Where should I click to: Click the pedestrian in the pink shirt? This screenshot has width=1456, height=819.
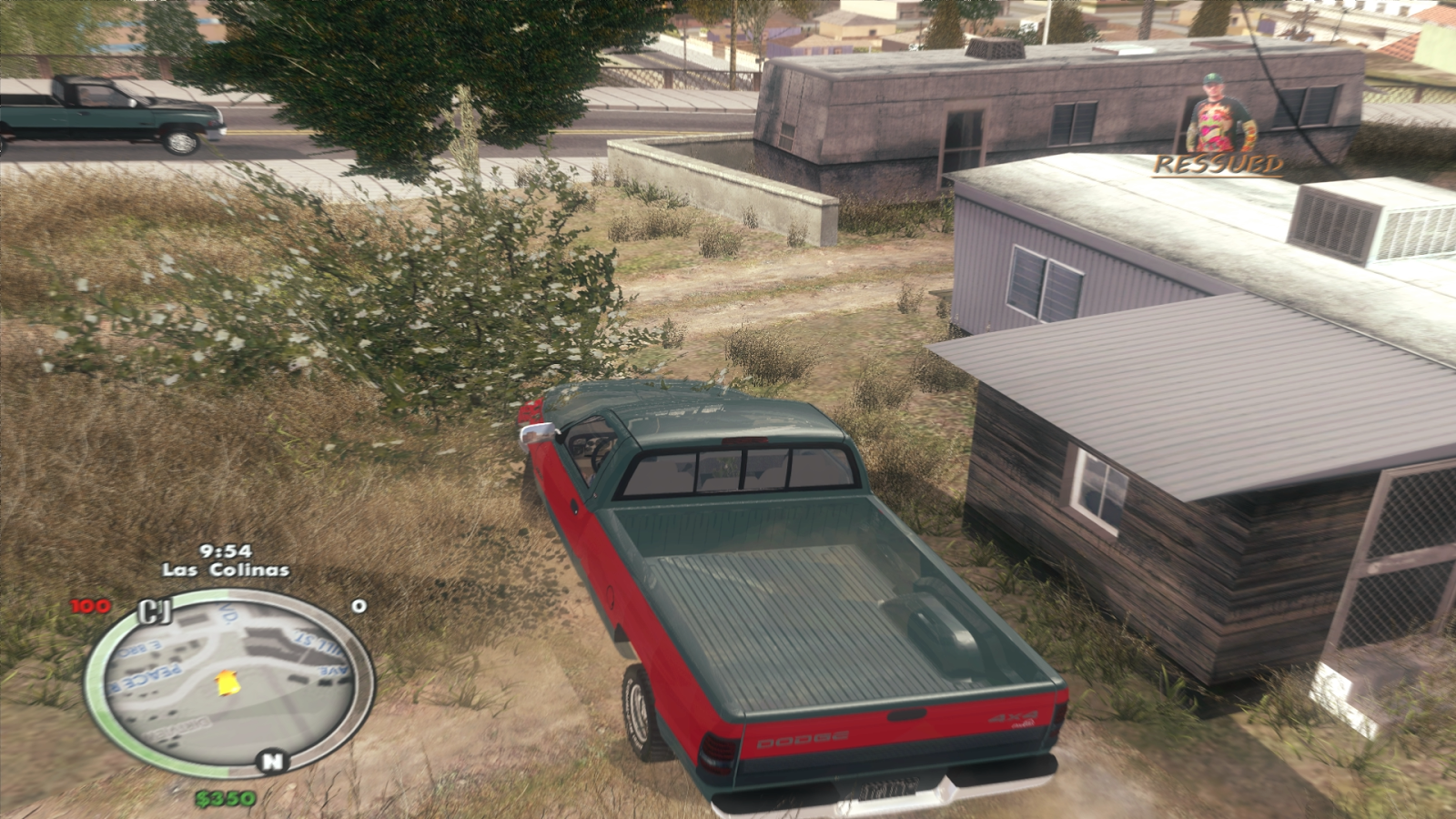(x=1215, y=114)
